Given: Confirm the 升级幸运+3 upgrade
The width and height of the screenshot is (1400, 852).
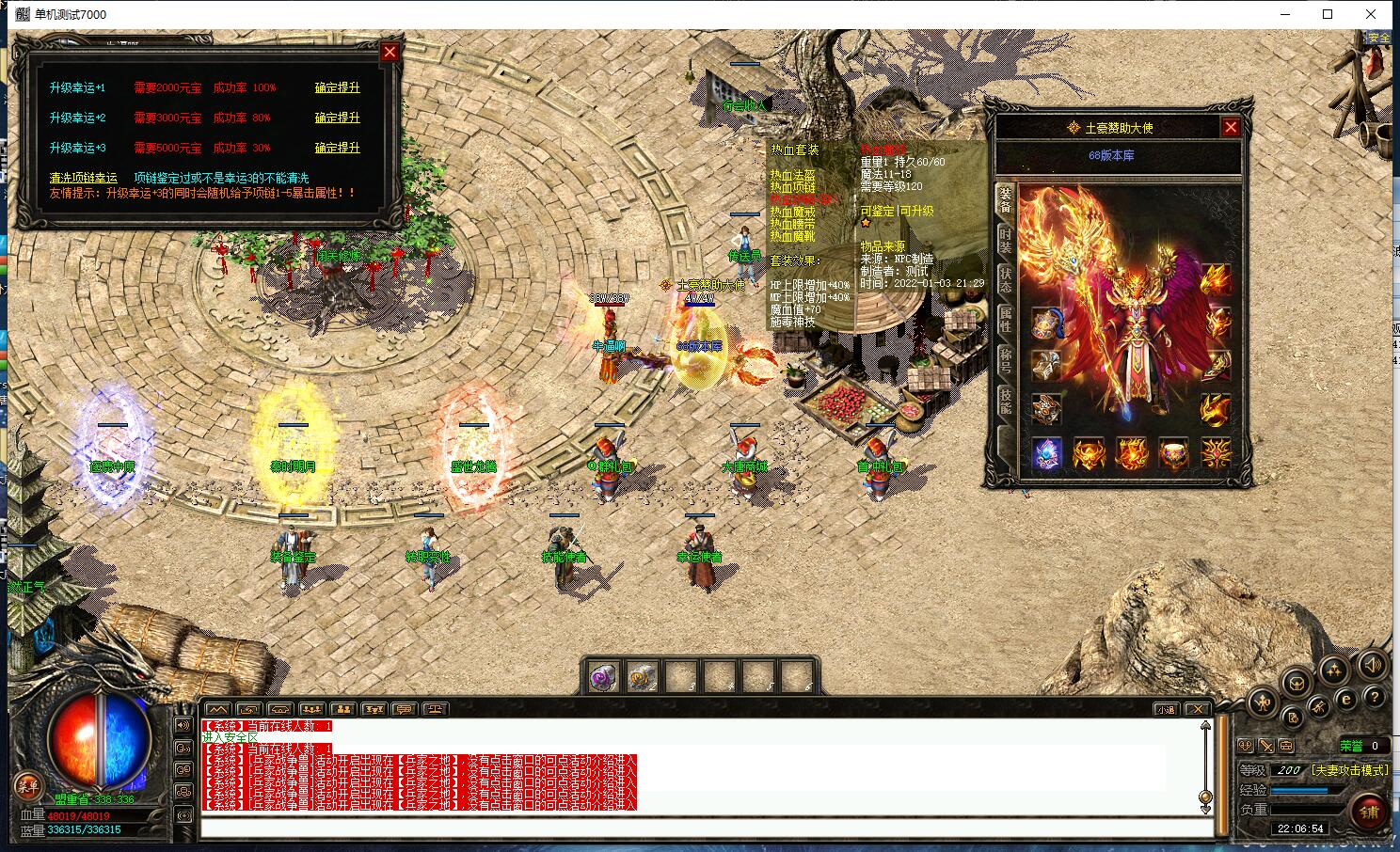Looking at the screenshot, I should 337,148.
